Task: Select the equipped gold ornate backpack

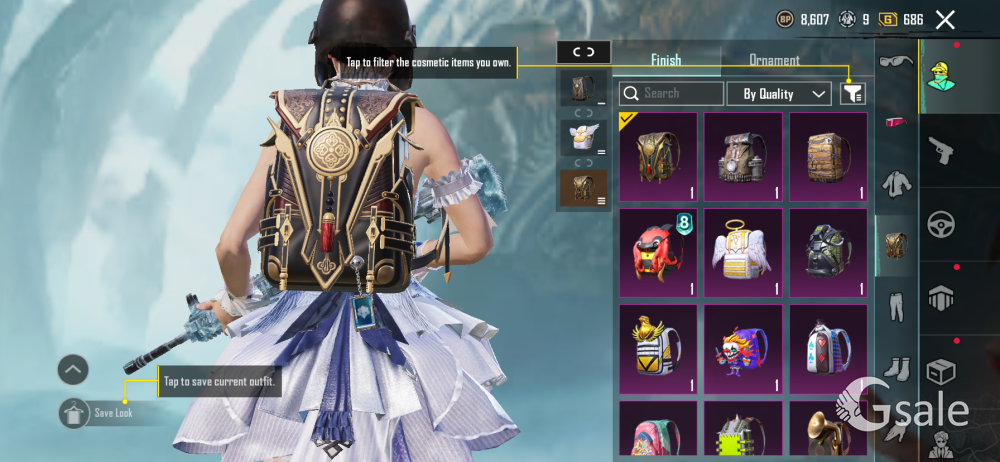Action: (x=658, y=156)
